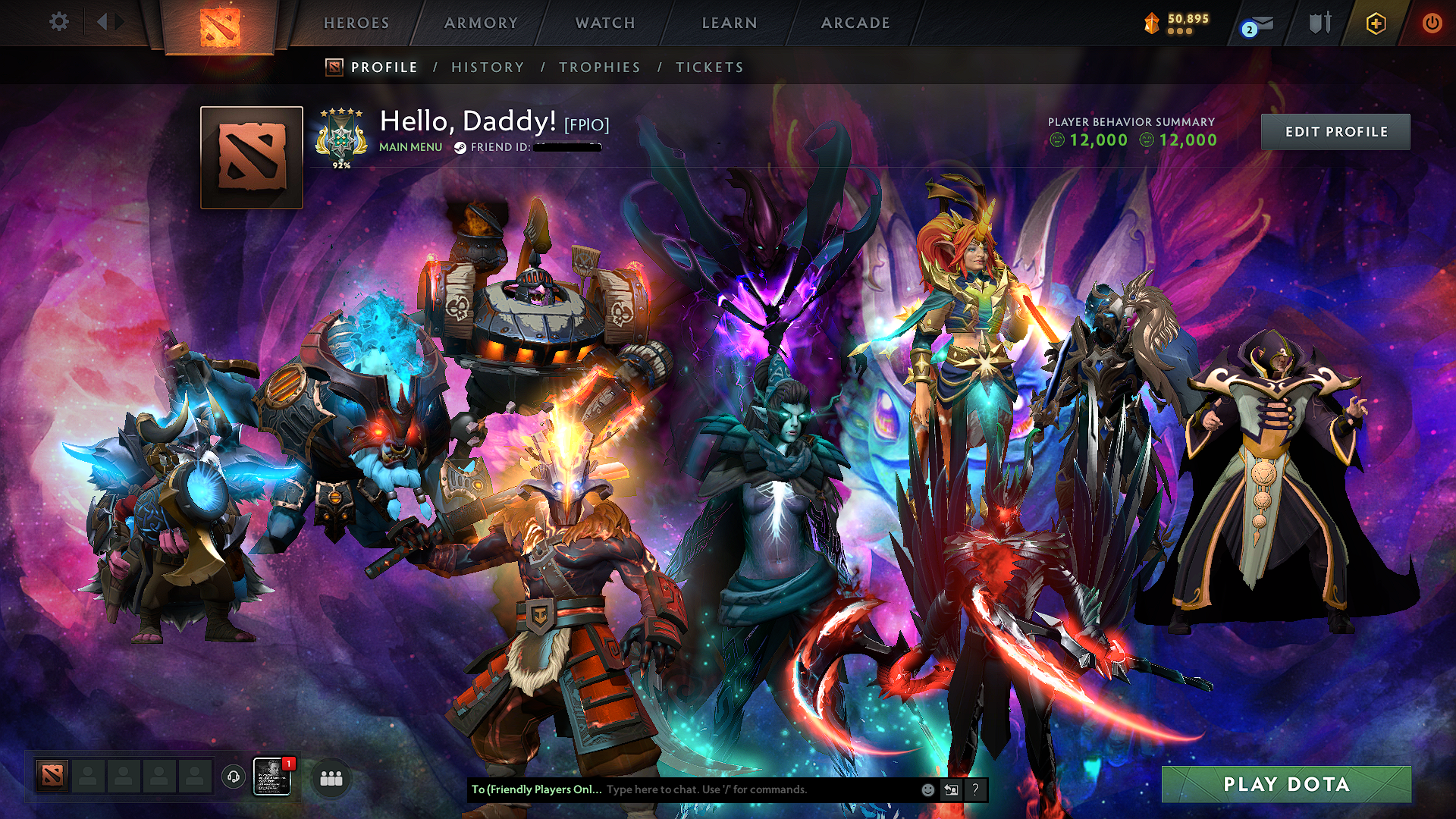This screenshot has width=1456, height=819.
Task: Open voice chat settings via the headset icon
Action: [x=233, y=775]
